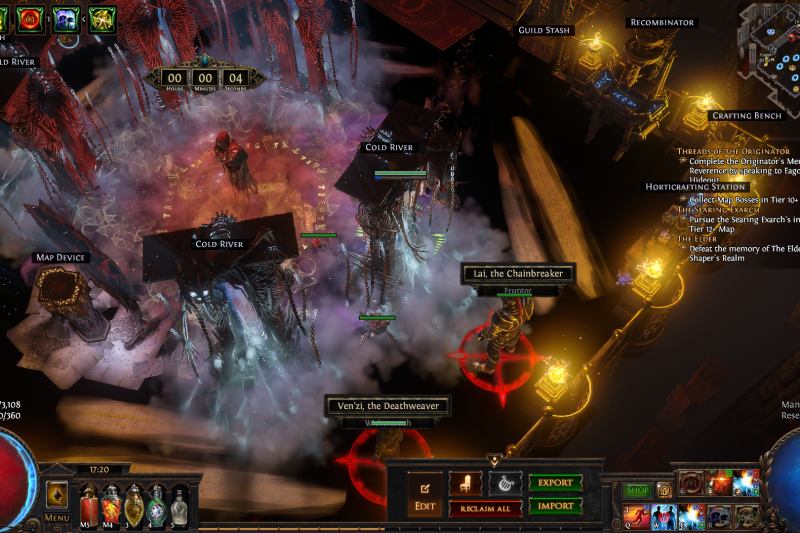800x533 pixels.
Task: Import a hideout layout
Action: click(555, 506)
